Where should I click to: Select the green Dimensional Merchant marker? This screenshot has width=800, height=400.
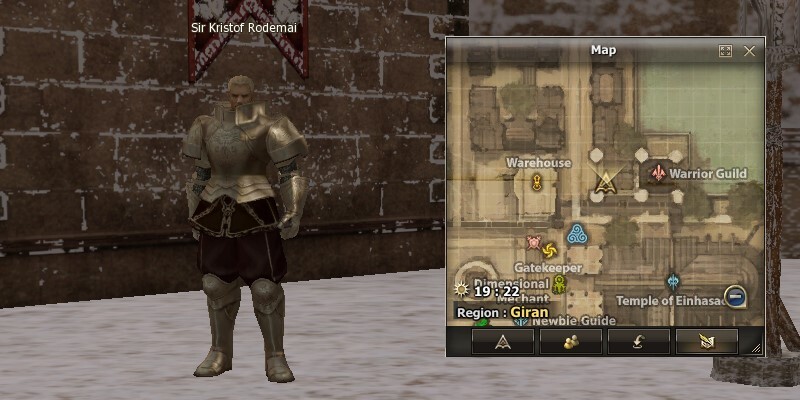[560, 285]
